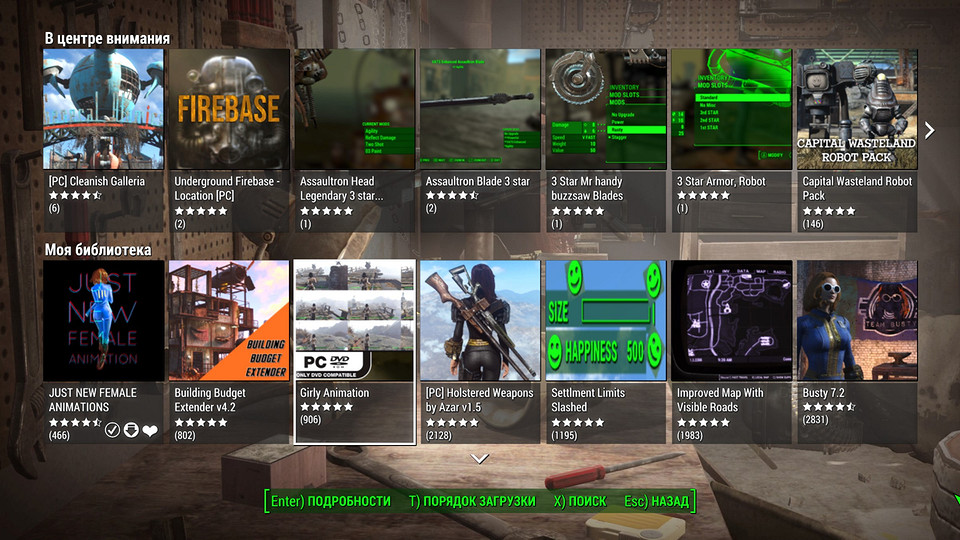The width and height of the screenshot is (960, 540).
Task: Go back with the НАЗАД button
Action: pos(656,501)
